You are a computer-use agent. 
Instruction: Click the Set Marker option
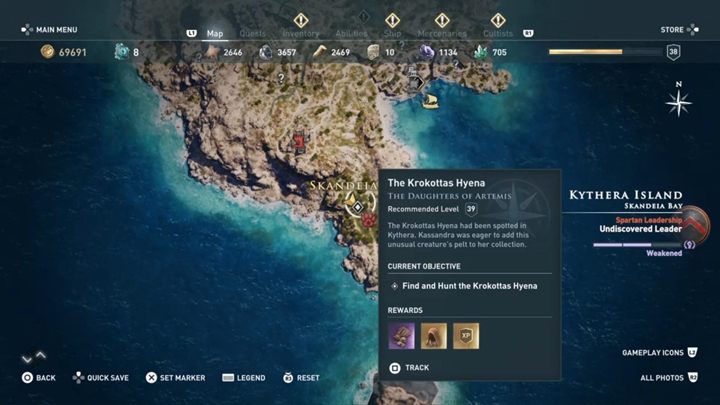(x=176, y=378)
